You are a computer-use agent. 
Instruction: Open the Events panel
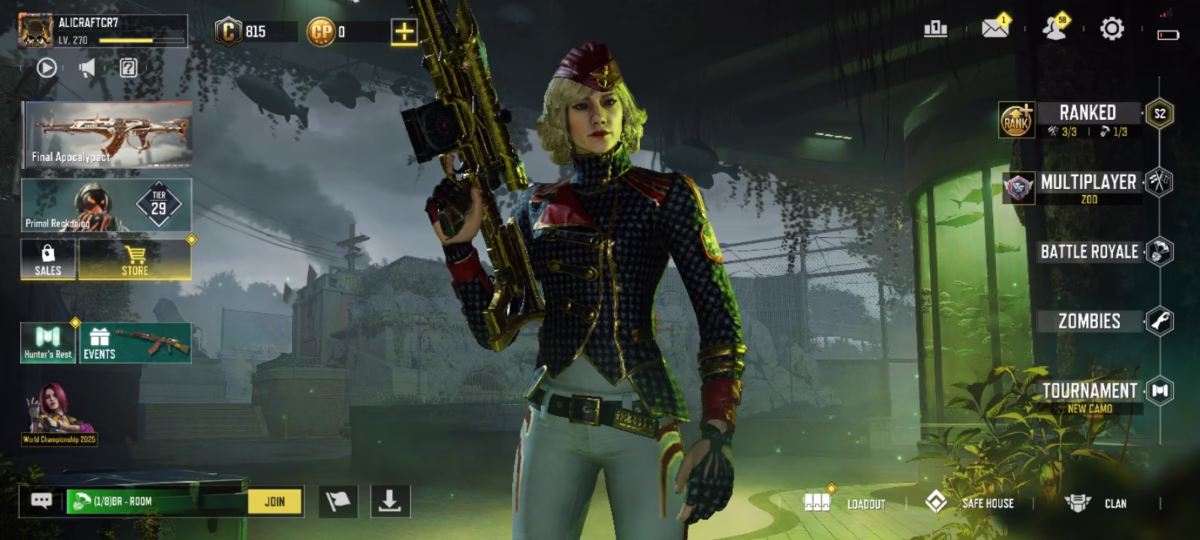(135, 343)
